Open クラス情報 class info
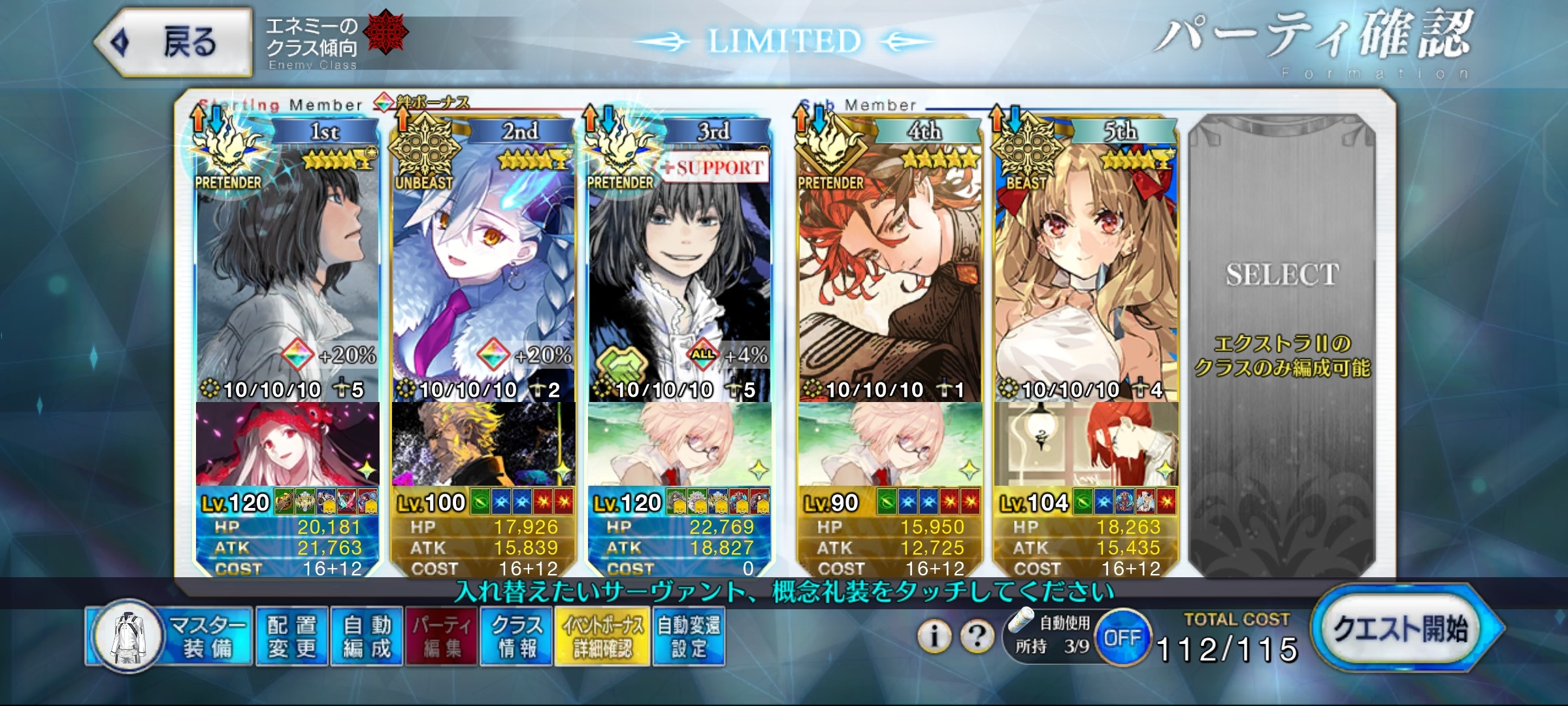The height and width of the screenshot is (706, 1568). 516,637
